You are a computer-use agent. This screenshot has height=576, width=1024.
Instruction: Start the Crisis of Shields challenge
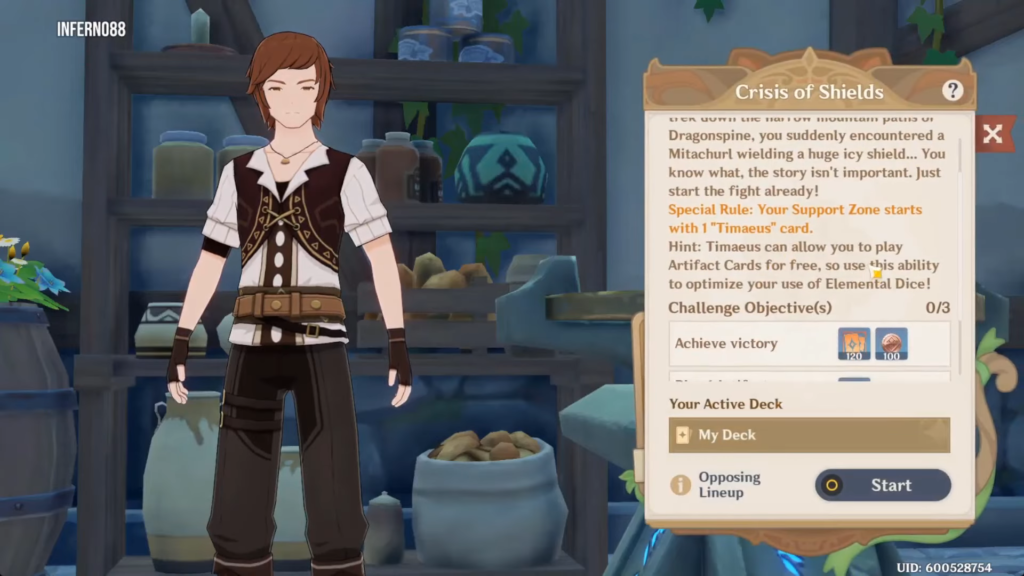tap(882, 485)
